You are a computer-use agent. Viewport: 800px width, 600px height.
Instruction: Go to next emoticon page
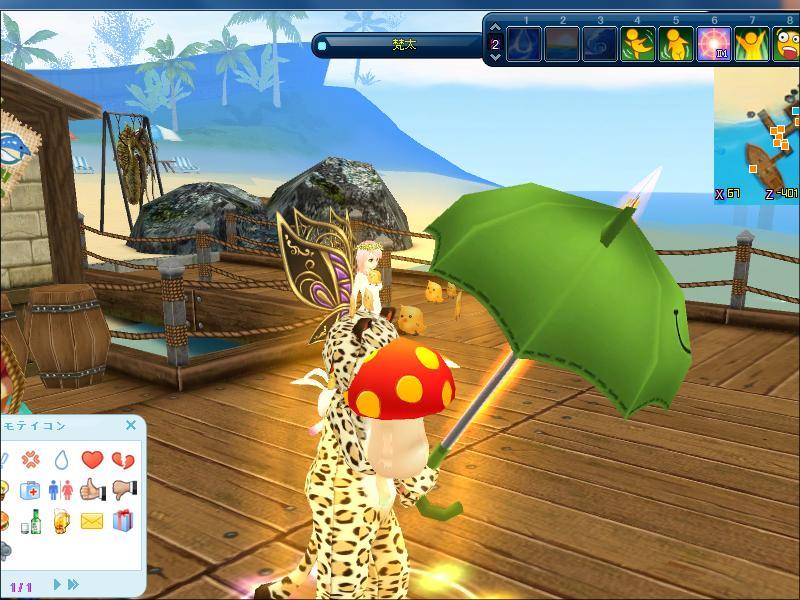57,583
